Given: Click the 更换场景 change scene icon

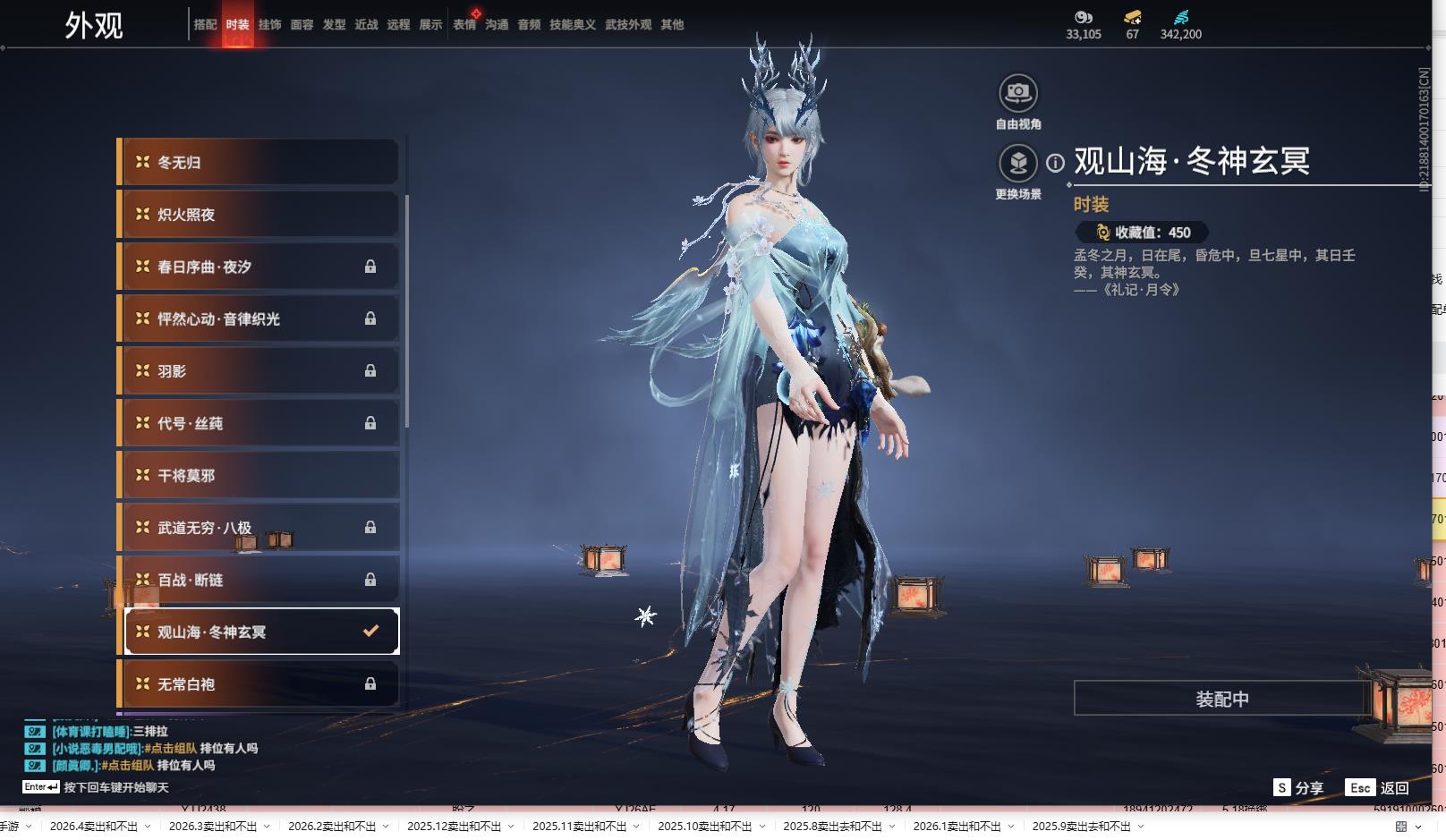Looking at the screenshot, I should coord(1017,164).
